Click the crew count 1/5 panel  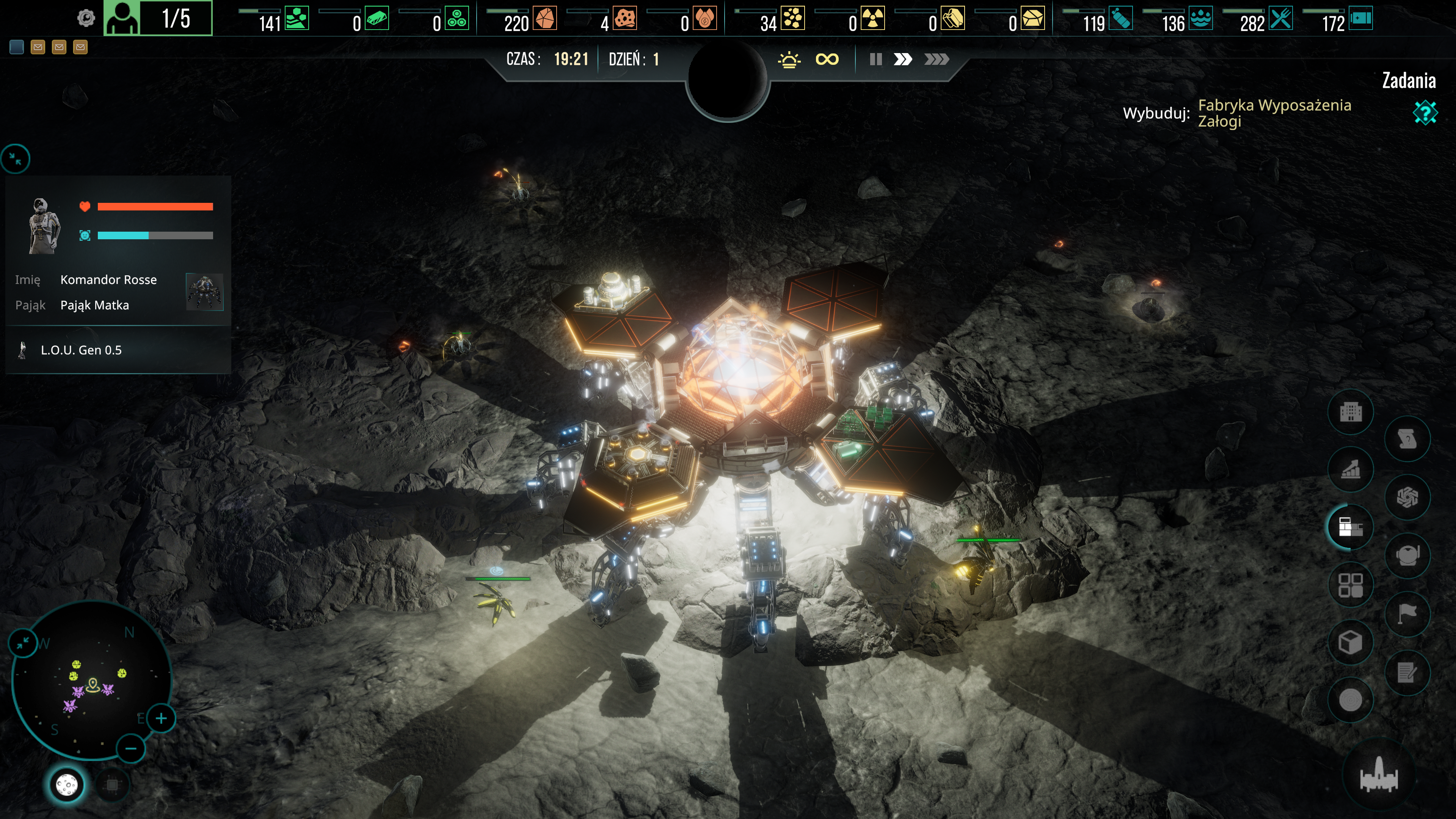pyautogui.click(x=158, y=19)
